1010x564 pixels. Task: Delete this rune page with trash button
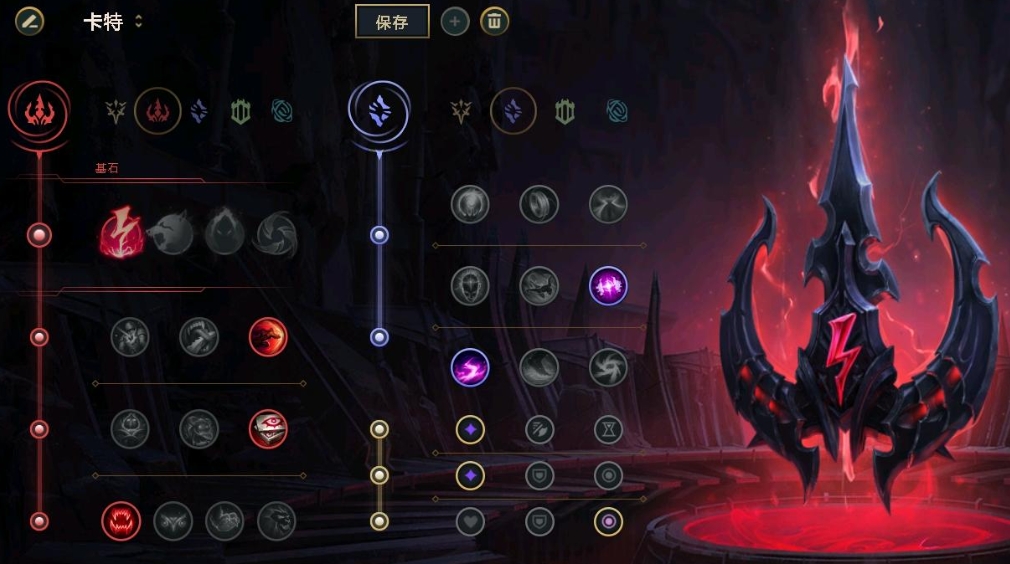[494, 22]
